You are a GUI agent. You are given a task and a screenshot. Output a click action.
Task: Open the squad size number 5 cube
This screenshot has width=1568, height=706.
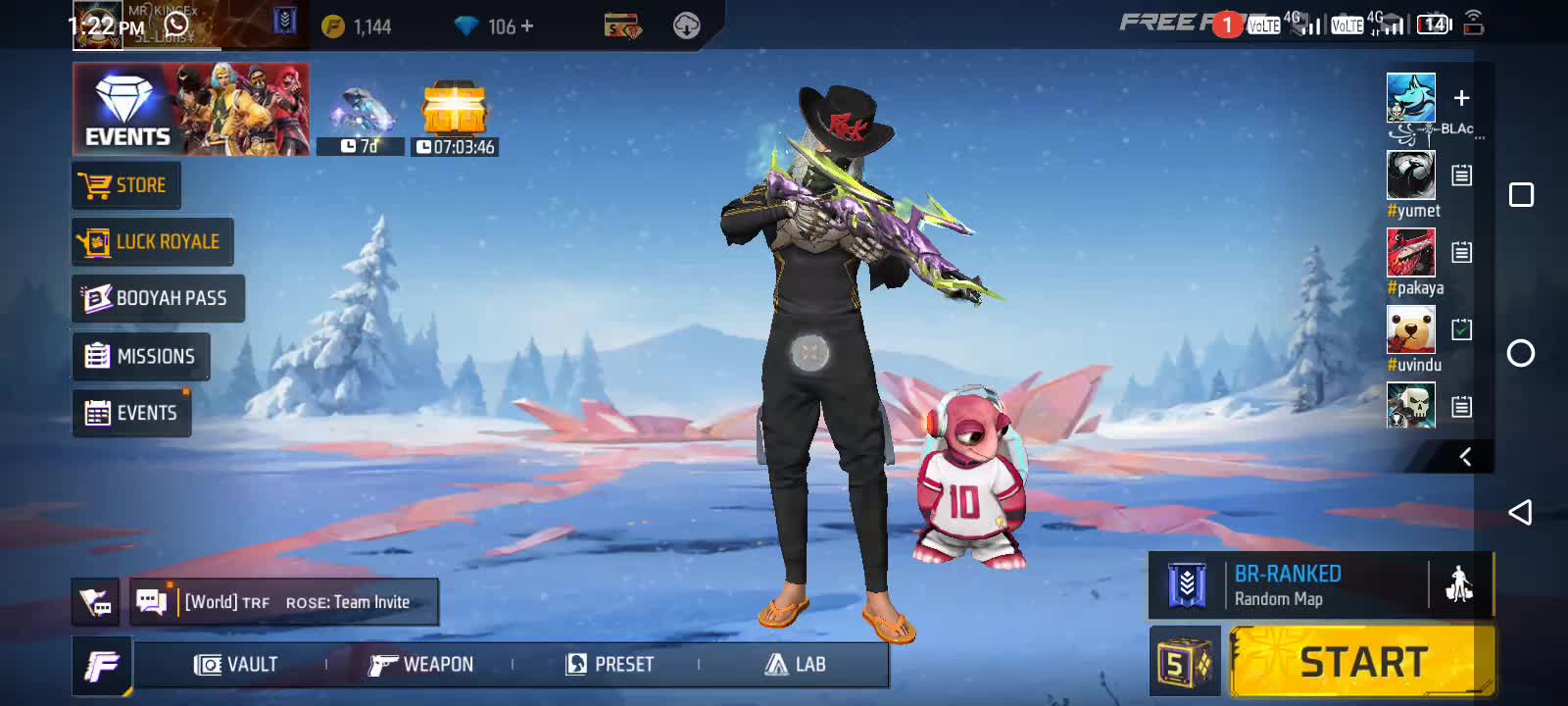tap(1185, 664)
